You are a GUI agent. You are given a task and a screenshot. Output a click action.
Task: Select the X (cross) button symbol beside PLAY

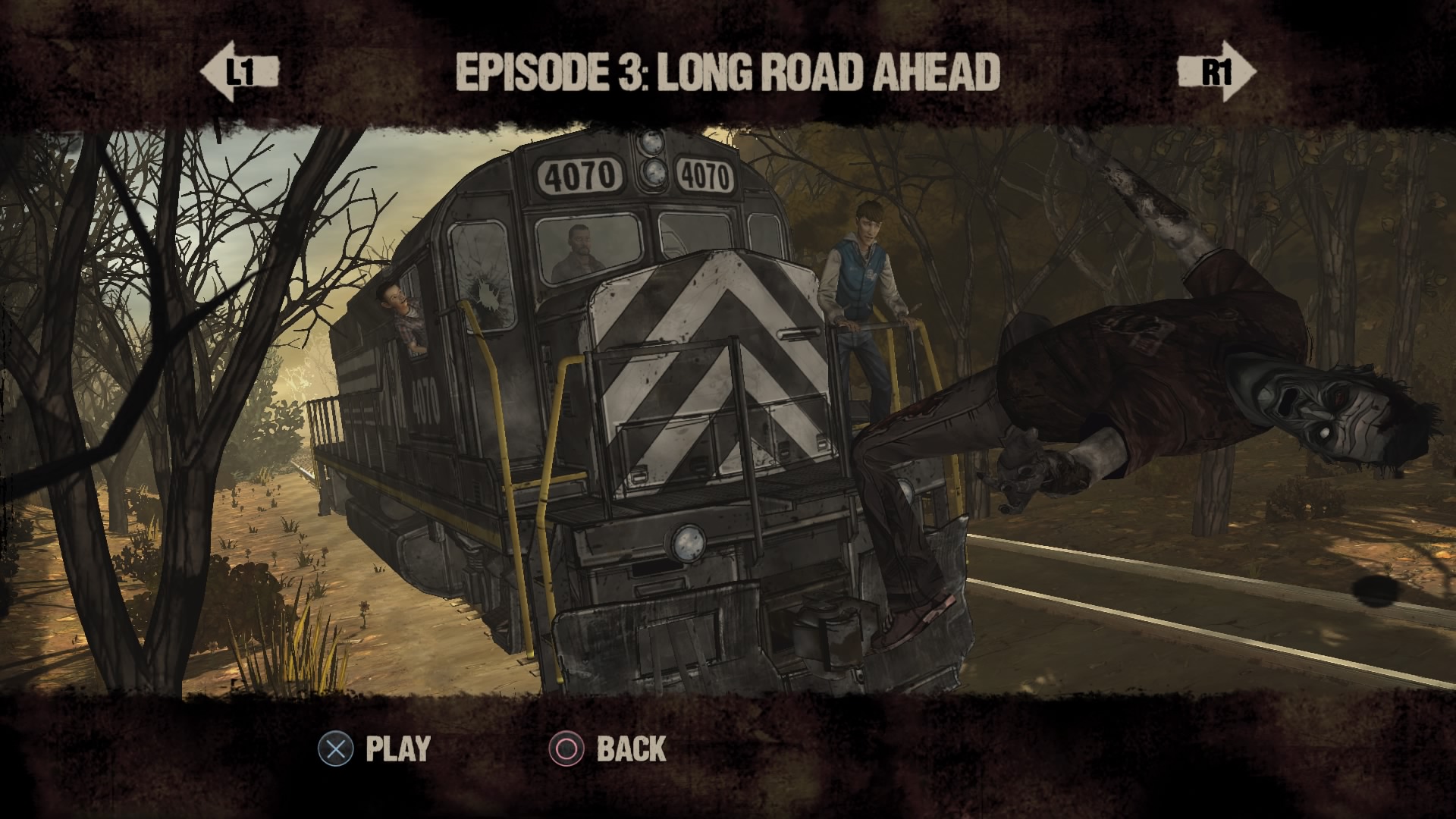(x=336, y=748)
